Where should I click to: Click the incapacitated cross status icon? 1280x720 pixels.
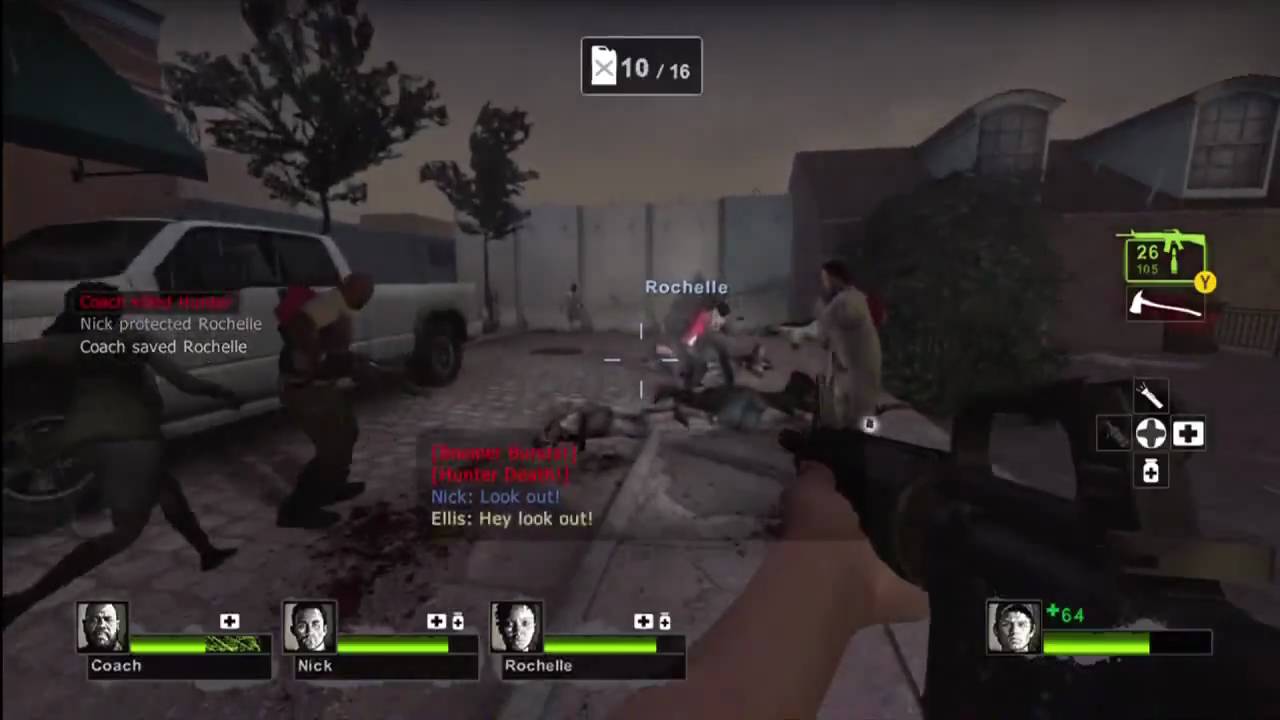[1150, 432]
